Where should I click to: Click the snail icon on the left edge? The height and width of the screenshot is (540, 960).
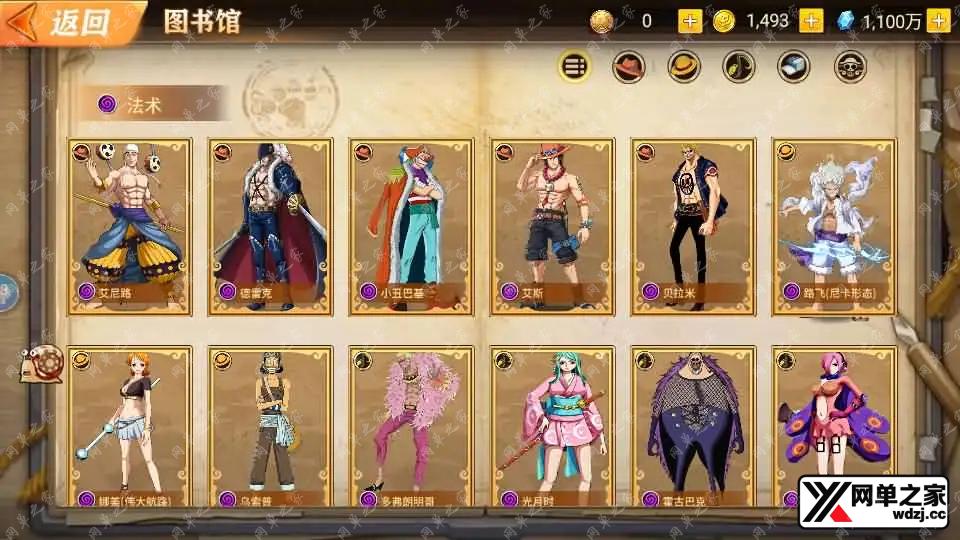pyautogui.click(x=43, y=362)
